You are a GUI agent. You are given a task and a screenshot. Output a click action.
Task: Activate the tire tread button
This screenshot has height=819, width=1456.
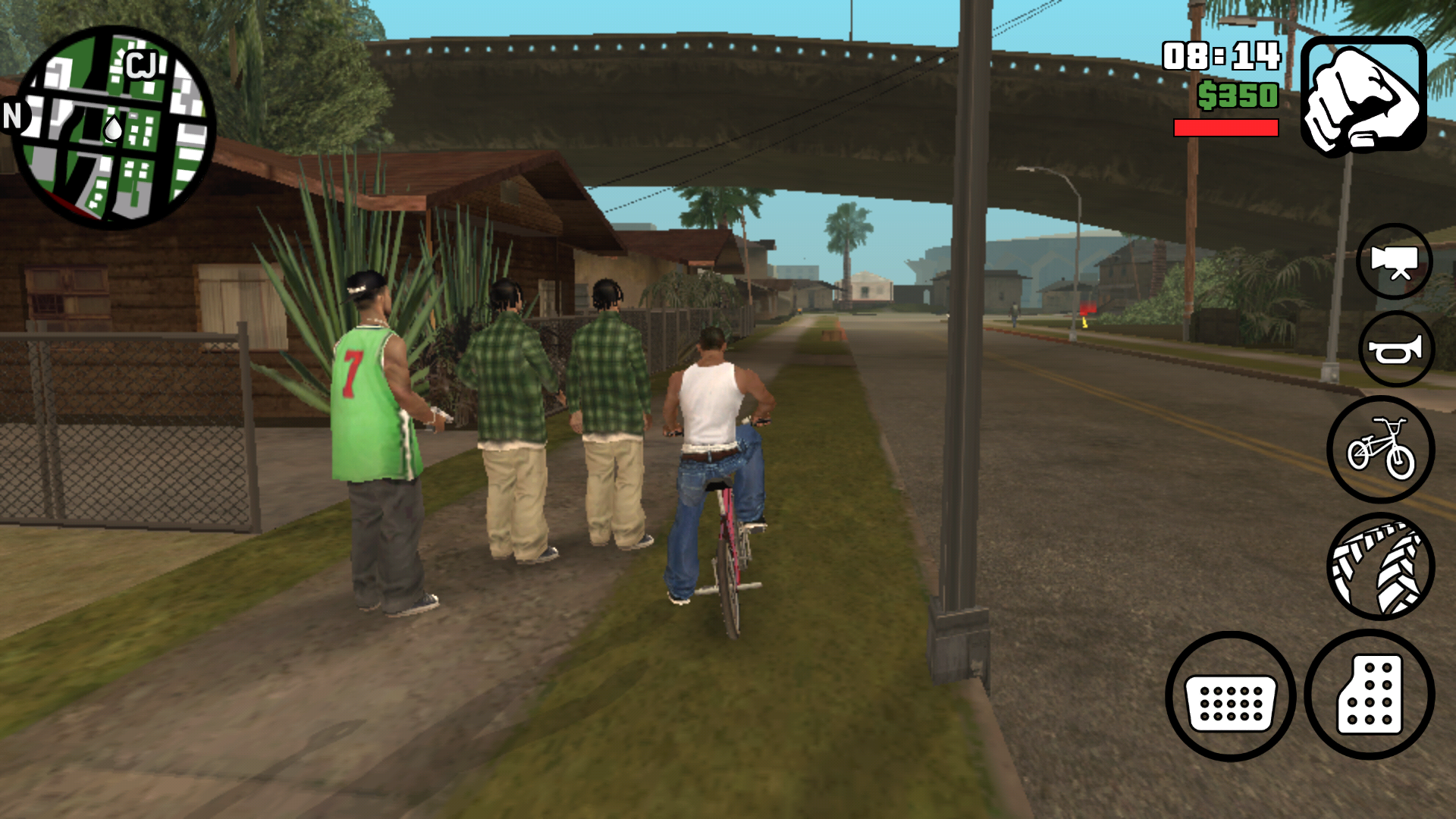coord(1380,566)
